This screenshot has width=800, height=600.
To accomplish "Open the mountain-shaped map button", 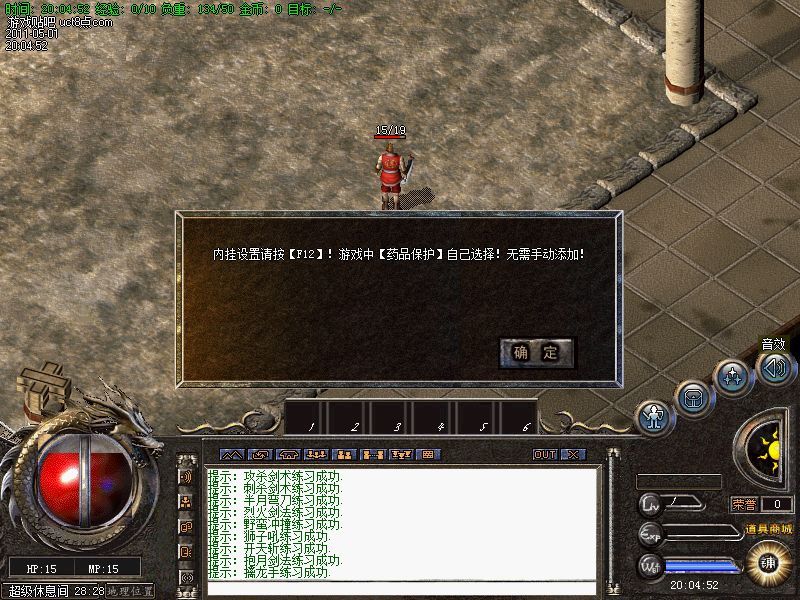I will point(231,454).
